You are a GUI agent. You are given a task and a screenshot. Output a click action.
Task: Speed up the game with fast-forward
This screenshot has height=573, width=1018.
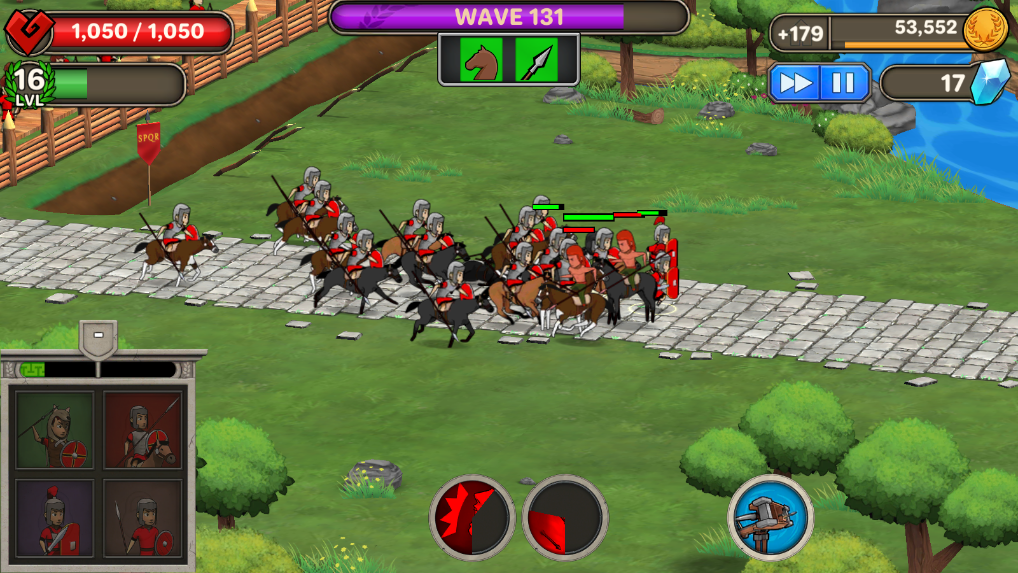pos(796,83)
